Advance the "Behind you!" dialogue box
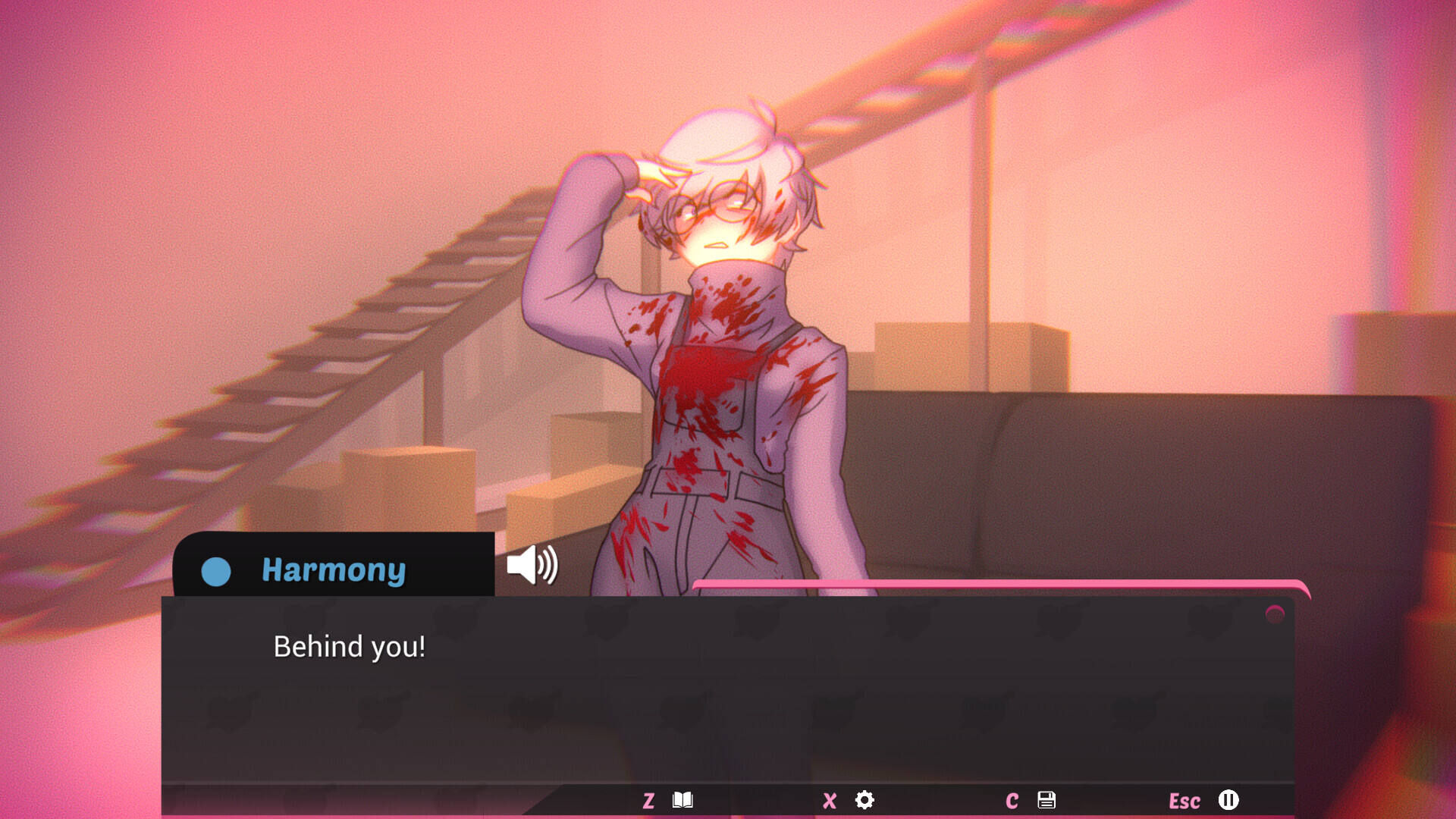Screen dimensions: 1456x819 (728, 690)
